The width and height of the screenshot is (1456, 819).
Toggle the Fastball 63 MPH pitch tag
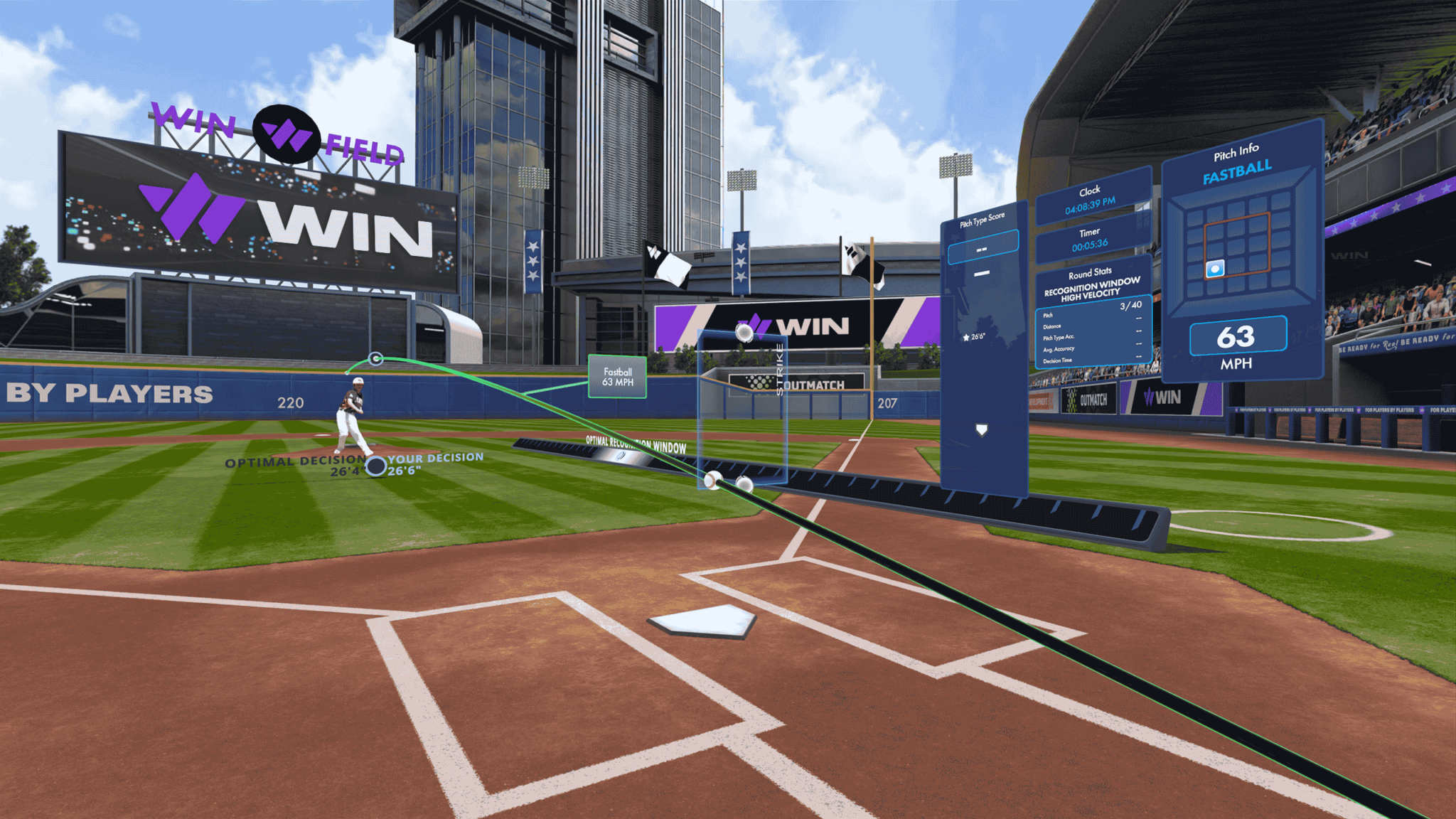point(616,376)
